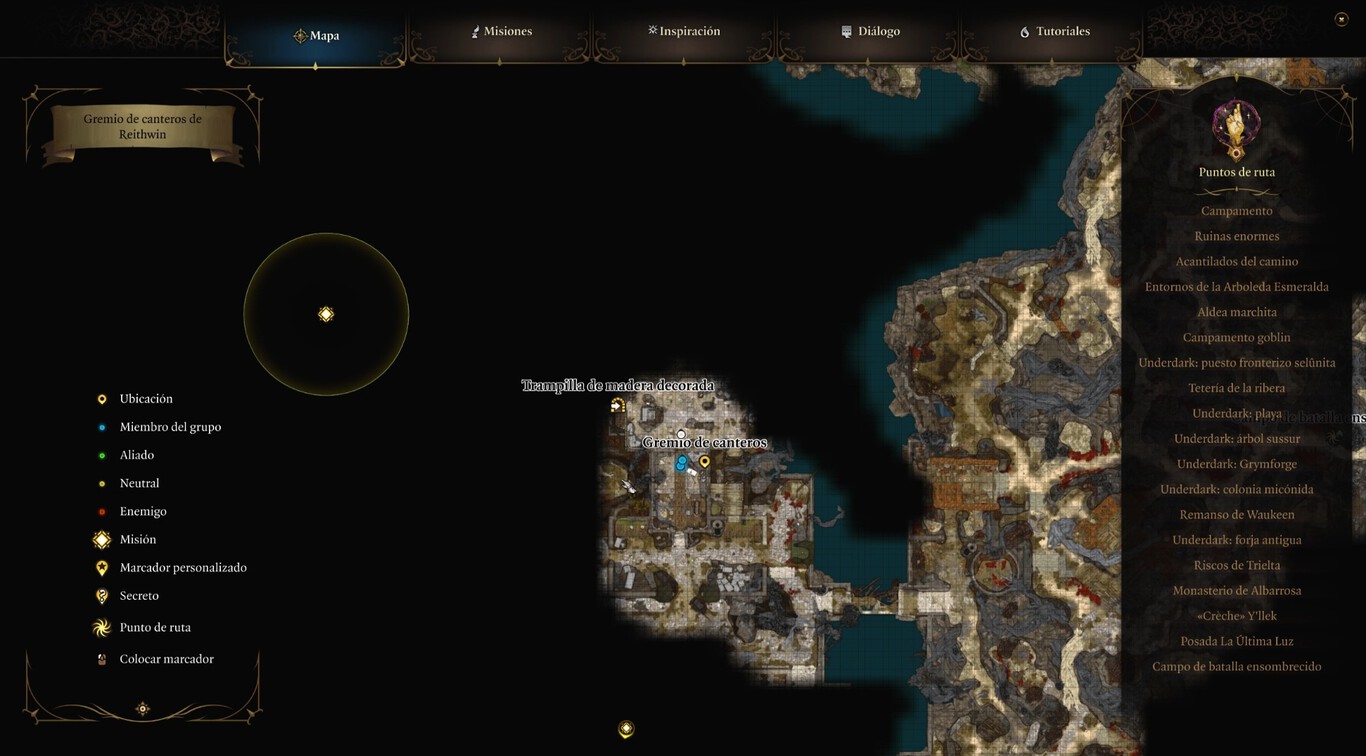
Task: Click the small circular icon in the top-right corner
Action: (x=1340, y=18)
